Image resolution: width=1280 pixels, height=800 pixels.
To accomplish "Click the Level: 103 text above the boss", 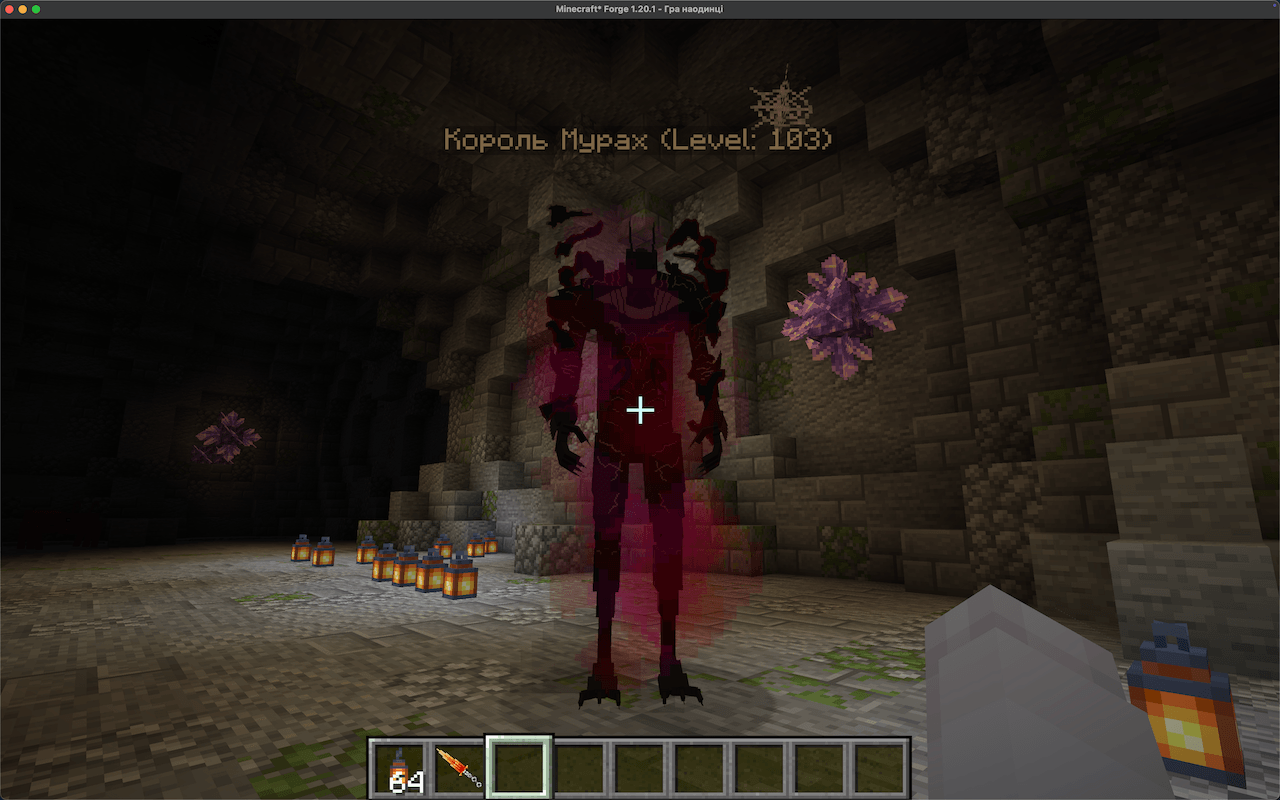I will point(745,140).
